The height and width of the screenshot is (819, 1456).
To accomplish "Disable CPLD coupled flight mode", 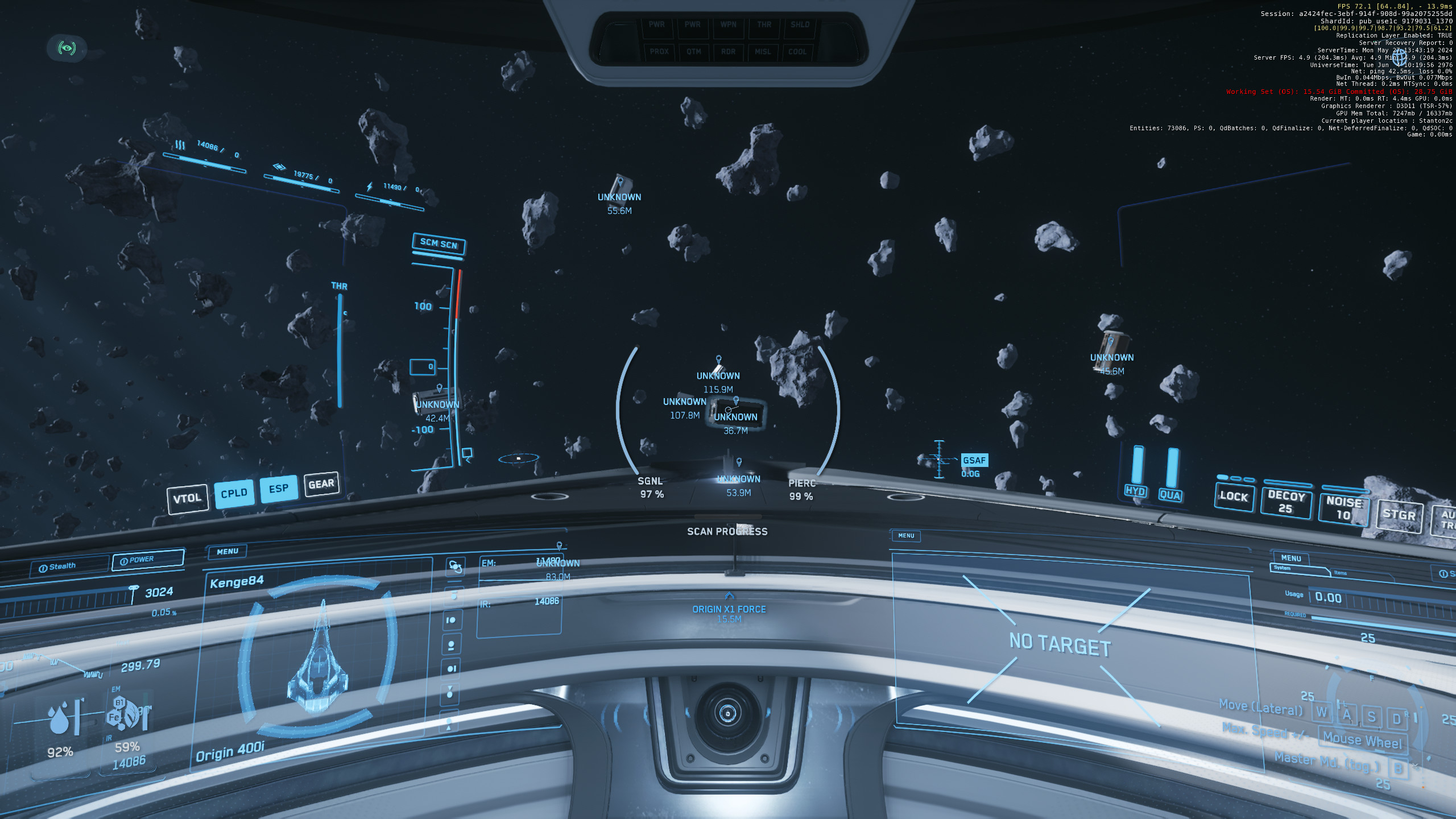I will (235, 493).
